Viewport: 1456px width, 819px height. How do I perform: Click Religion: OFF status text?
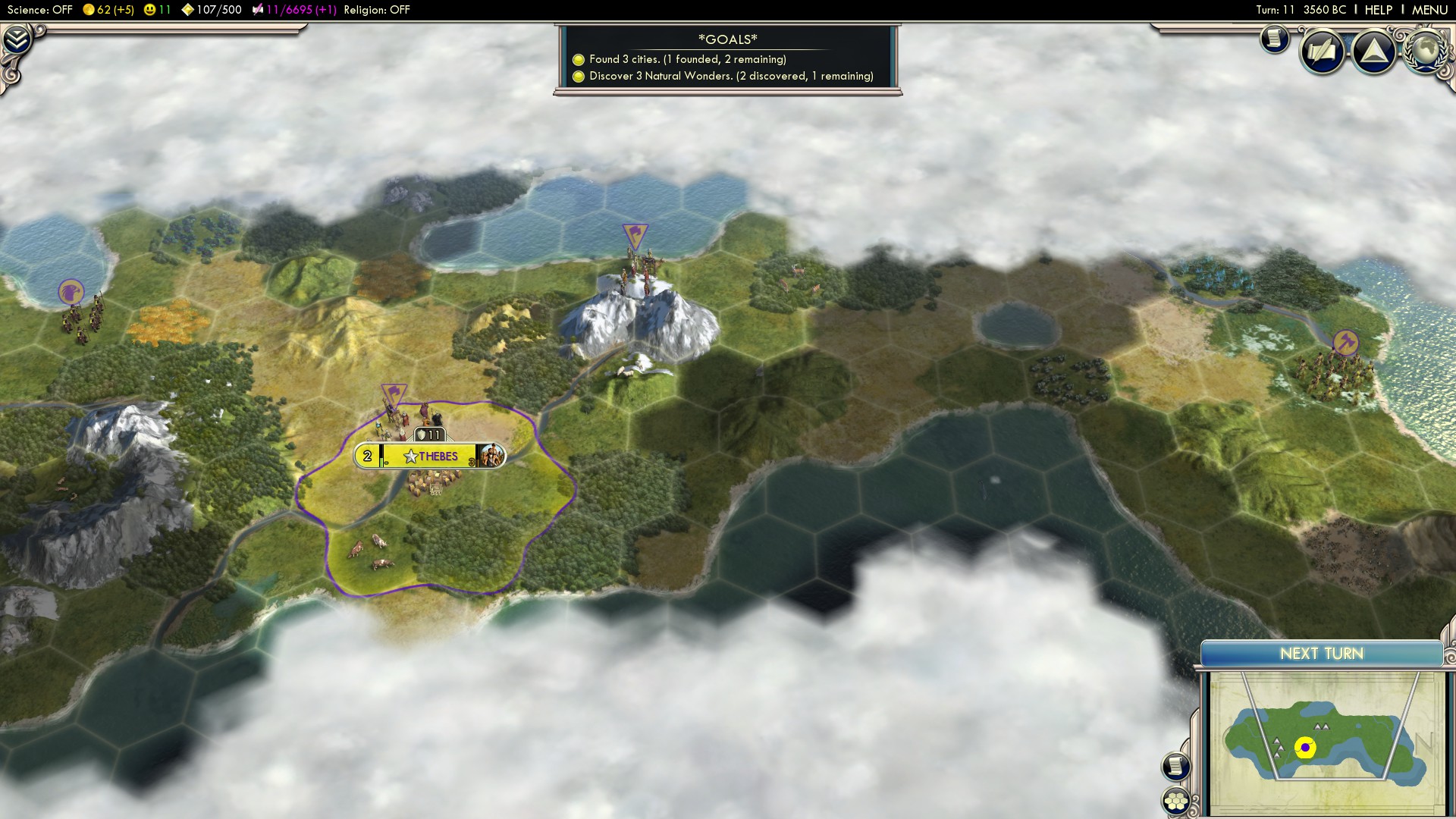click(x=376, y=10)
